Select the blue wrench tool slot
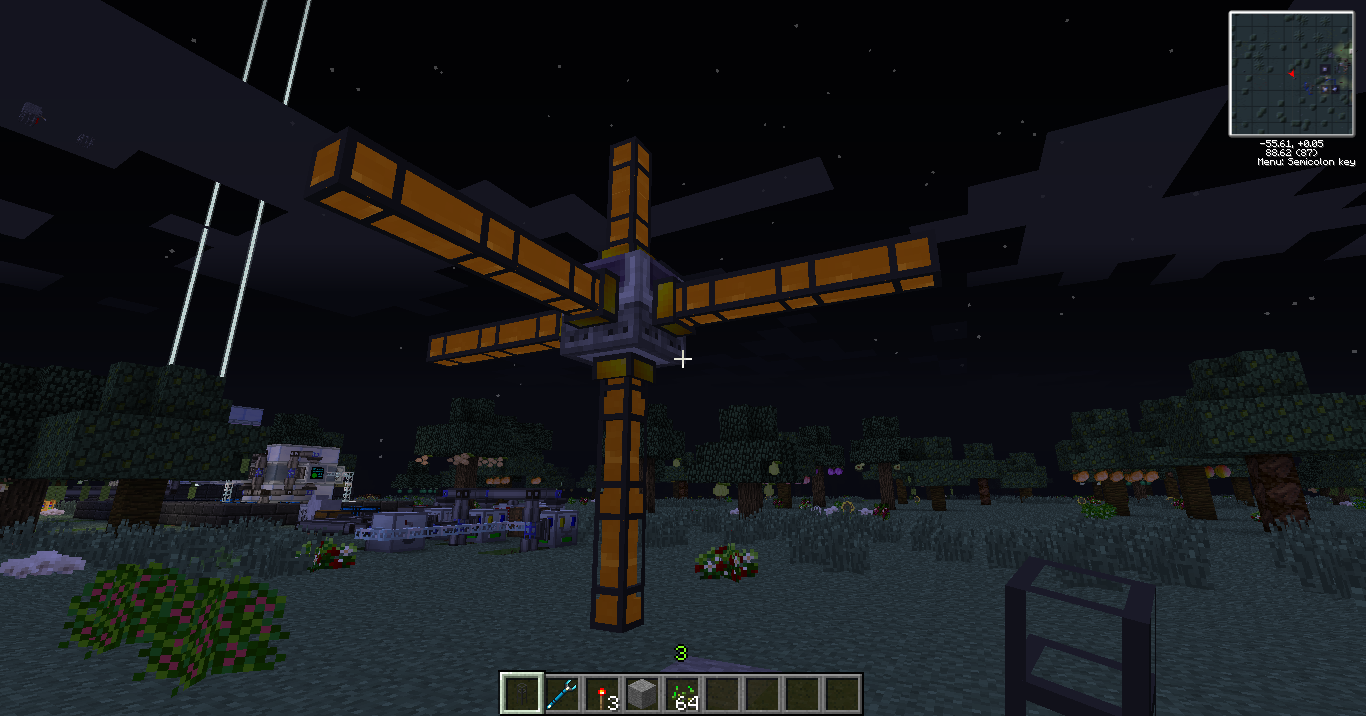Screen dimensions: 1366x716 coord(561,693)
